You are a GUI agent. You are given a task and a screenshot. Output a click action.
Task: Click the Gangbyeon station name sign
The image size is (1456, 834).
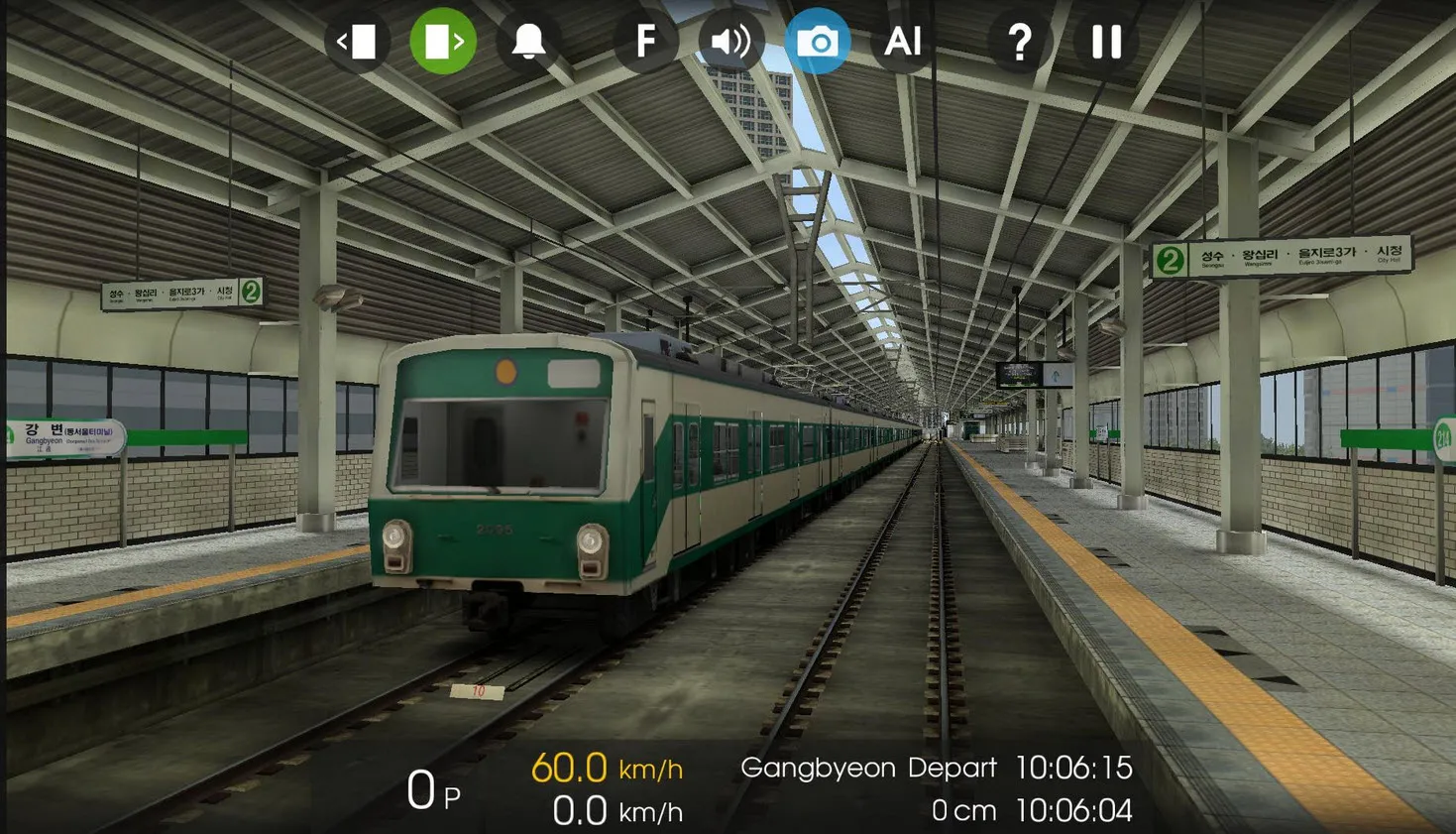pos(61,433)
